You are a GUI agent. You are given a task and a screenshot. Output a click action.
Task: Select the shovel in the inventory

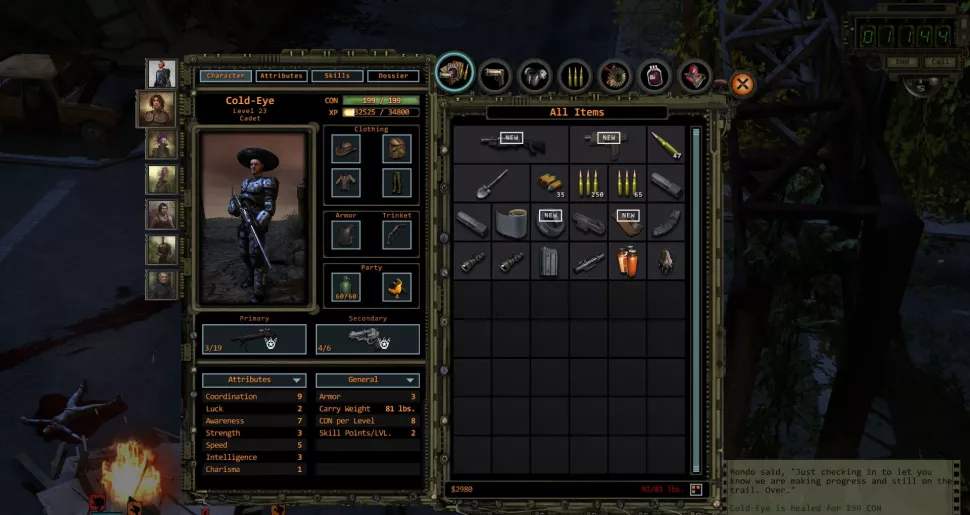tap(491, 183)
